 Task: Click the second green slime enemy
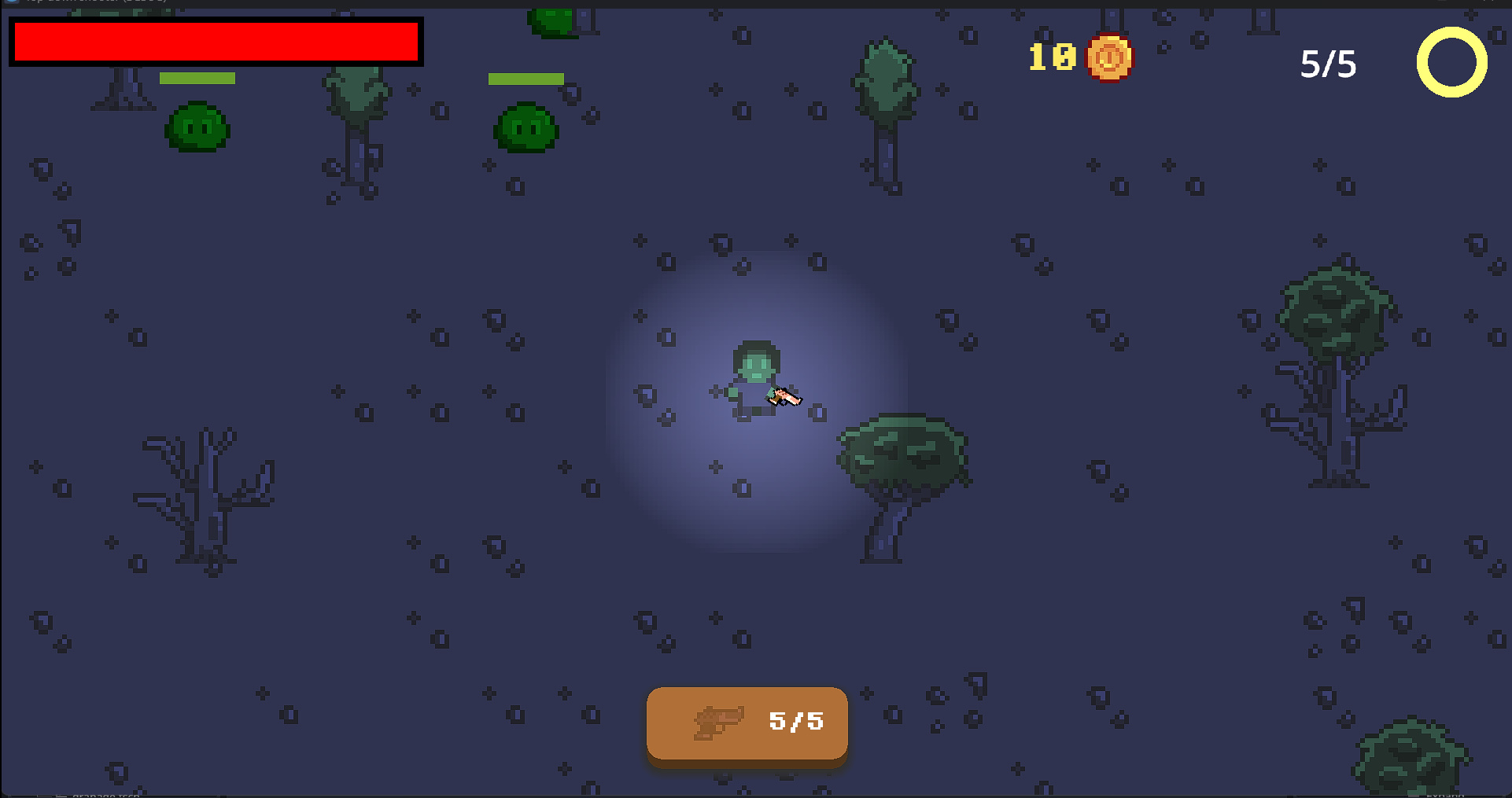[x=525, y=128]
